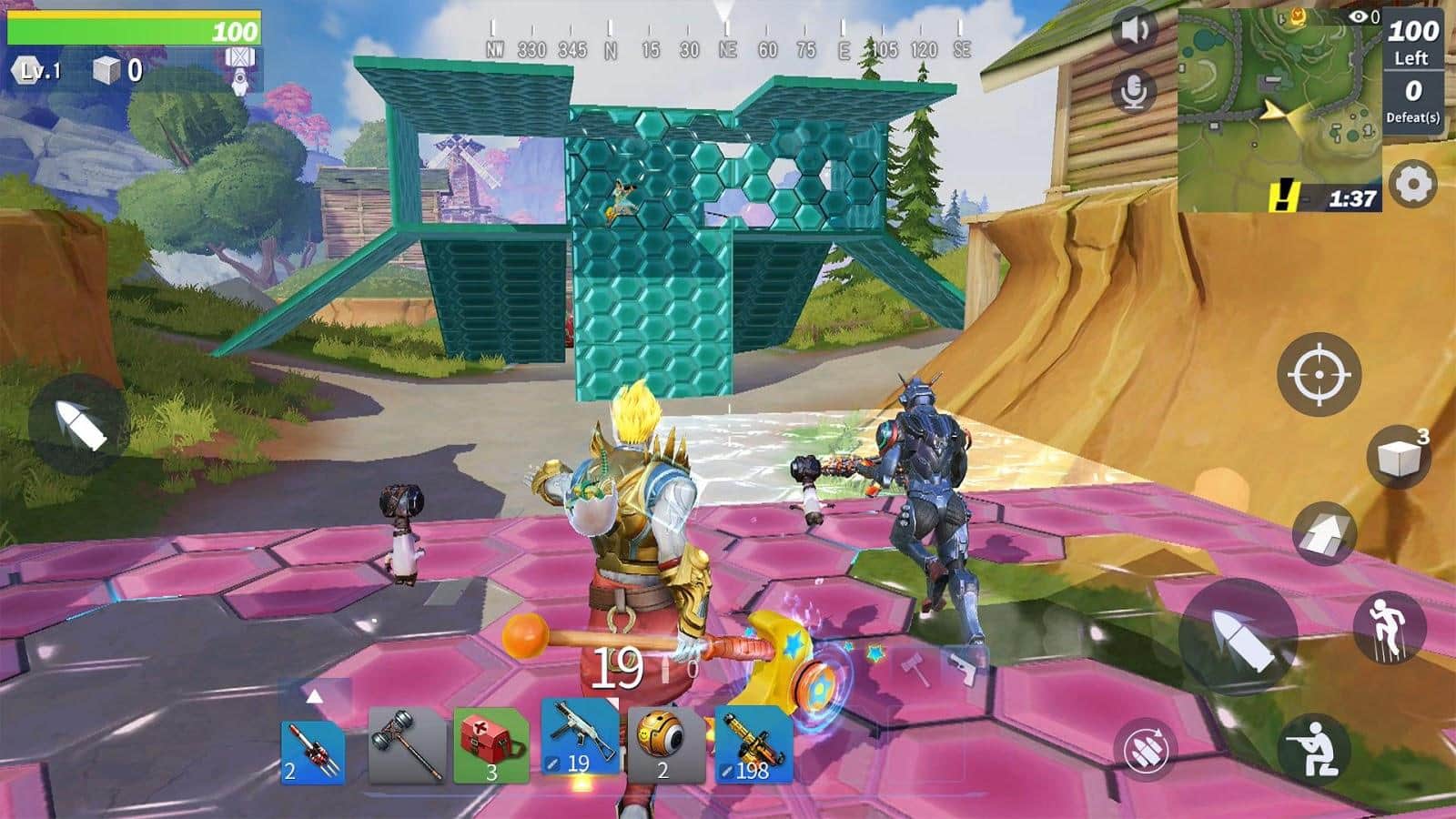Open the settings gear menu
This screenshot has height=819, width=1456.
1411,182
